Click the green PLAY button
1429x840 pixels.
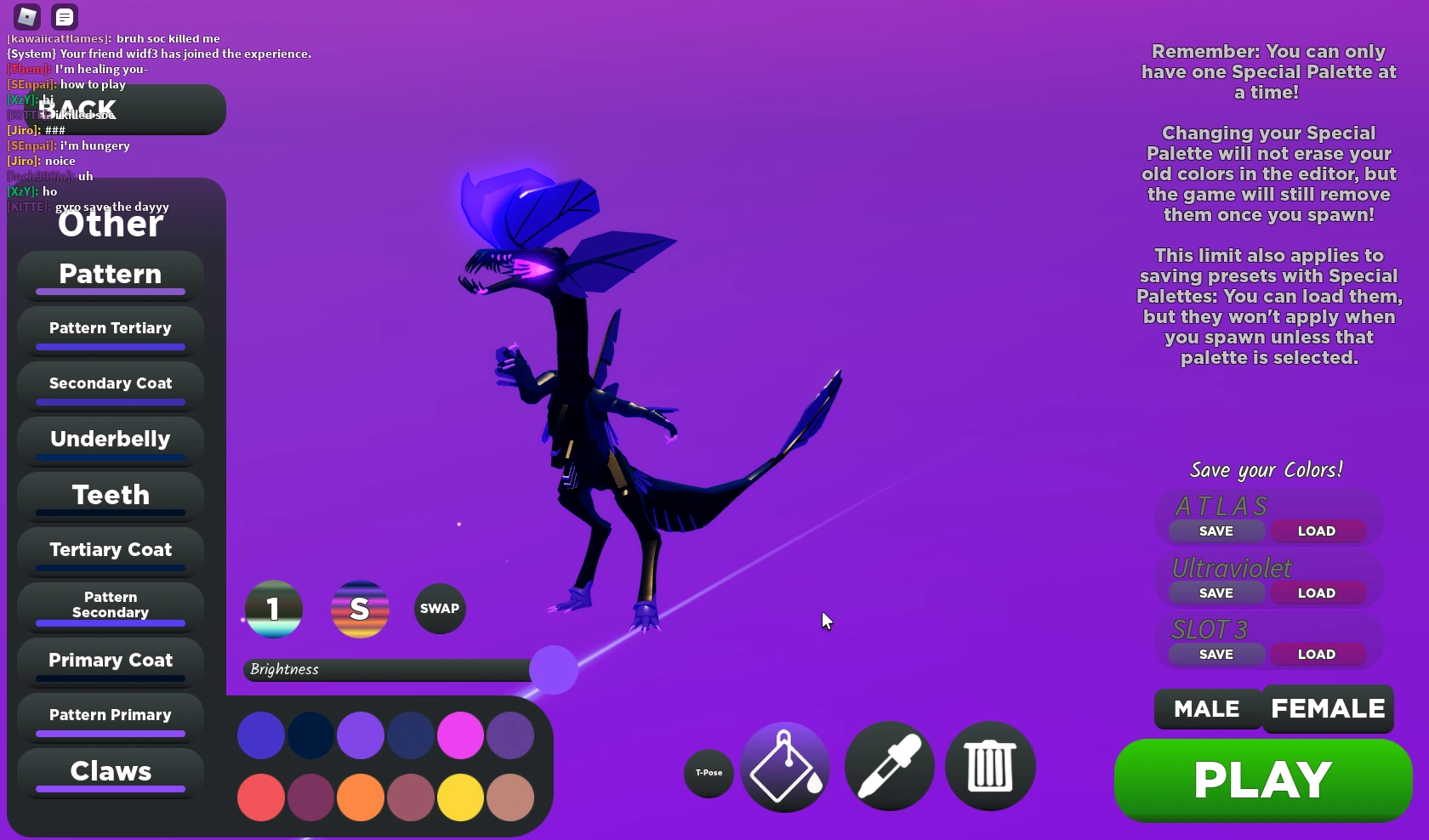(x=1261, y=779)
